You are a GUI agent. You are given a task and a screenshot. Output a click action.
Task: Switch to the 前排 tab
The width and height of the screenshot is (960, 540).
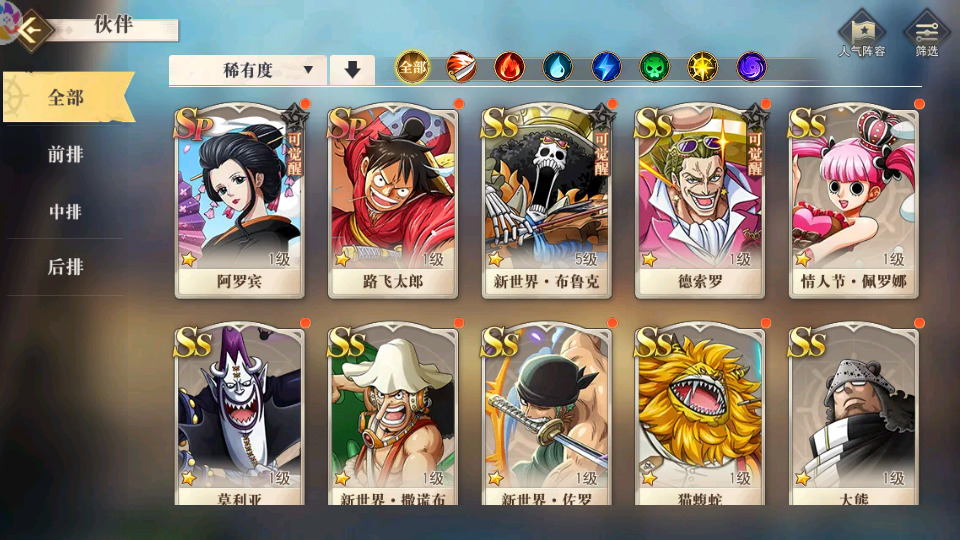(x=66, y=154)
